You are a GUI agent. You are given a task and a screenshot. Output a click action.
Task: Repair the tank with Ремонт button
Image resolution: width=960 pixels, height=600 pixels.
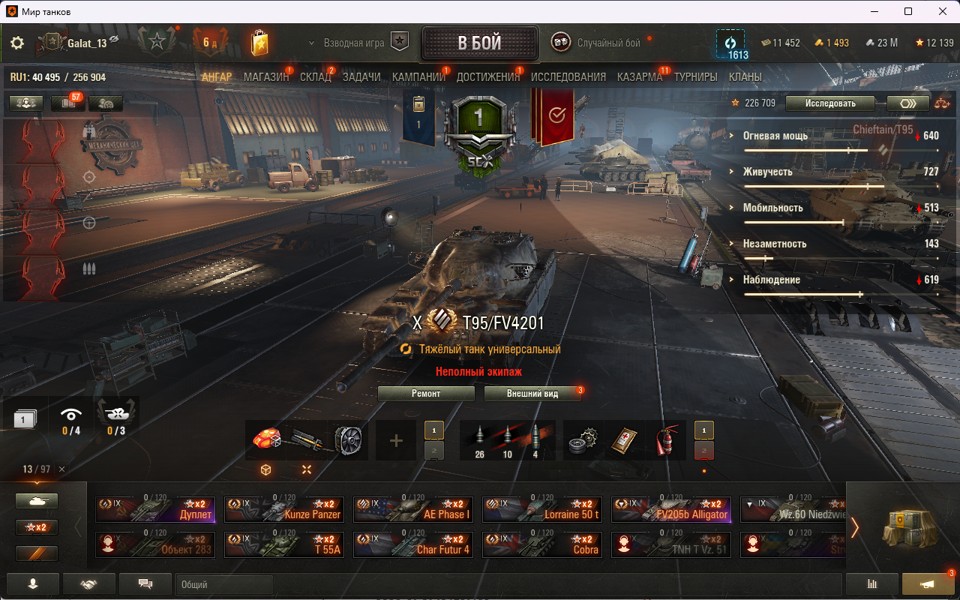(426, 394)
